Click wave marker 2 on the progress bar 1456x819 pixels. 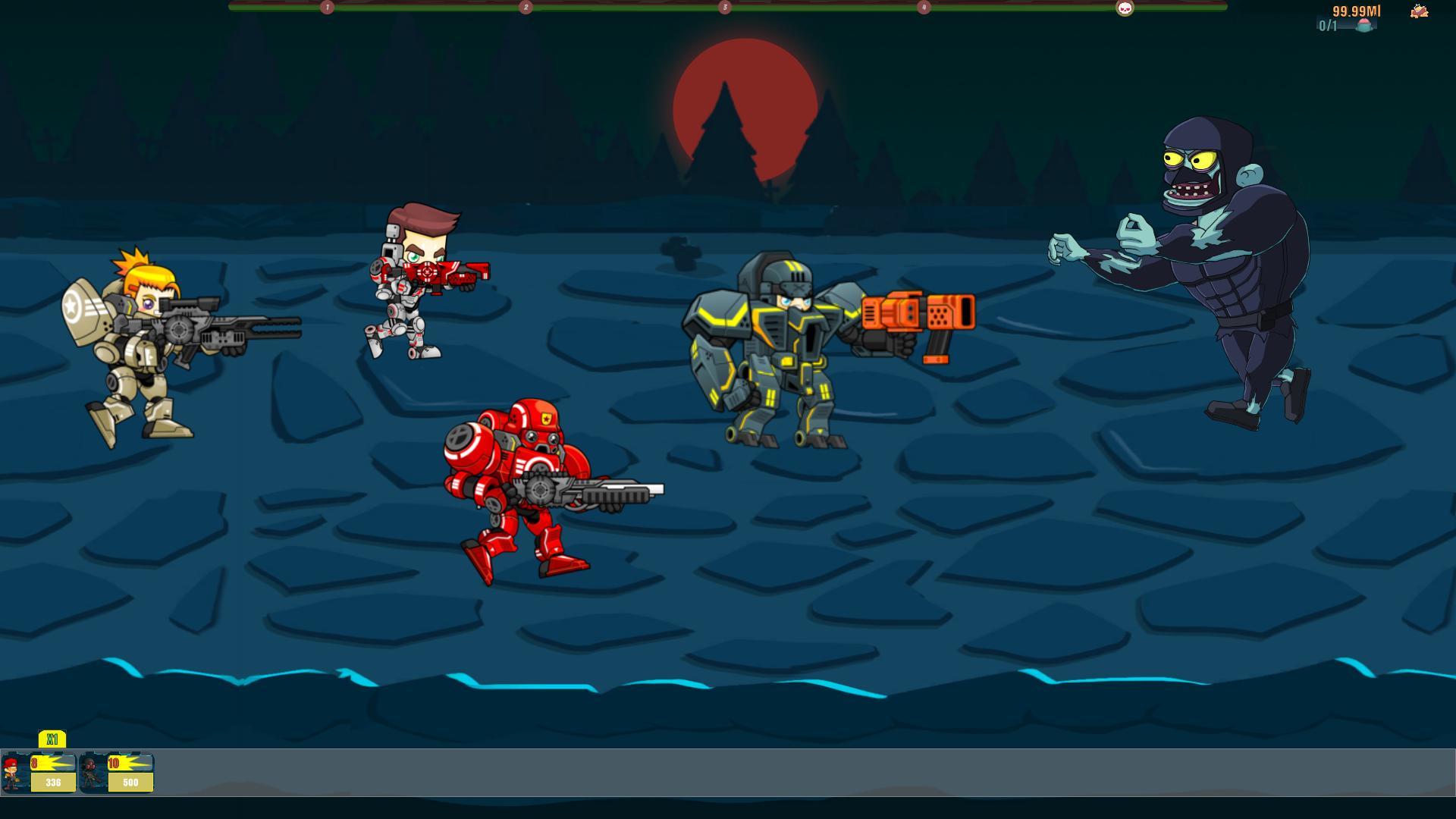click(523, 7)
